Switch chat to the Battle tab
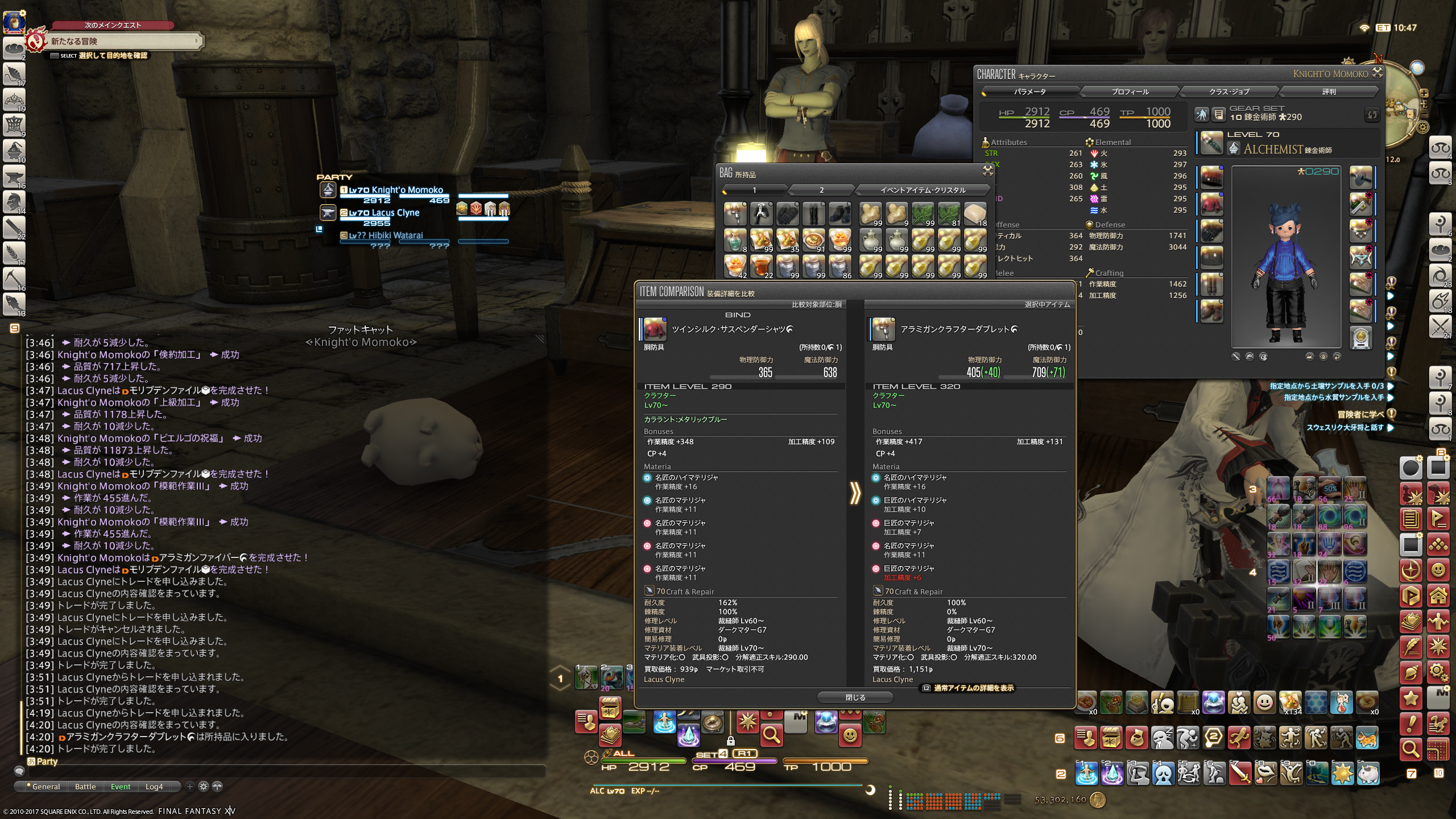This screenshot has height=819, width=1456. click(x=85, y=787)
